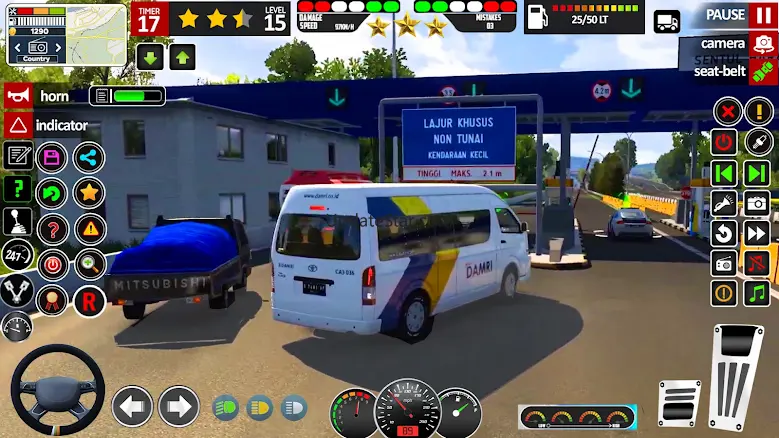Click the pink floppy disk save icon
The height and width of the screenshot is (438, 779).
point(52,157)
